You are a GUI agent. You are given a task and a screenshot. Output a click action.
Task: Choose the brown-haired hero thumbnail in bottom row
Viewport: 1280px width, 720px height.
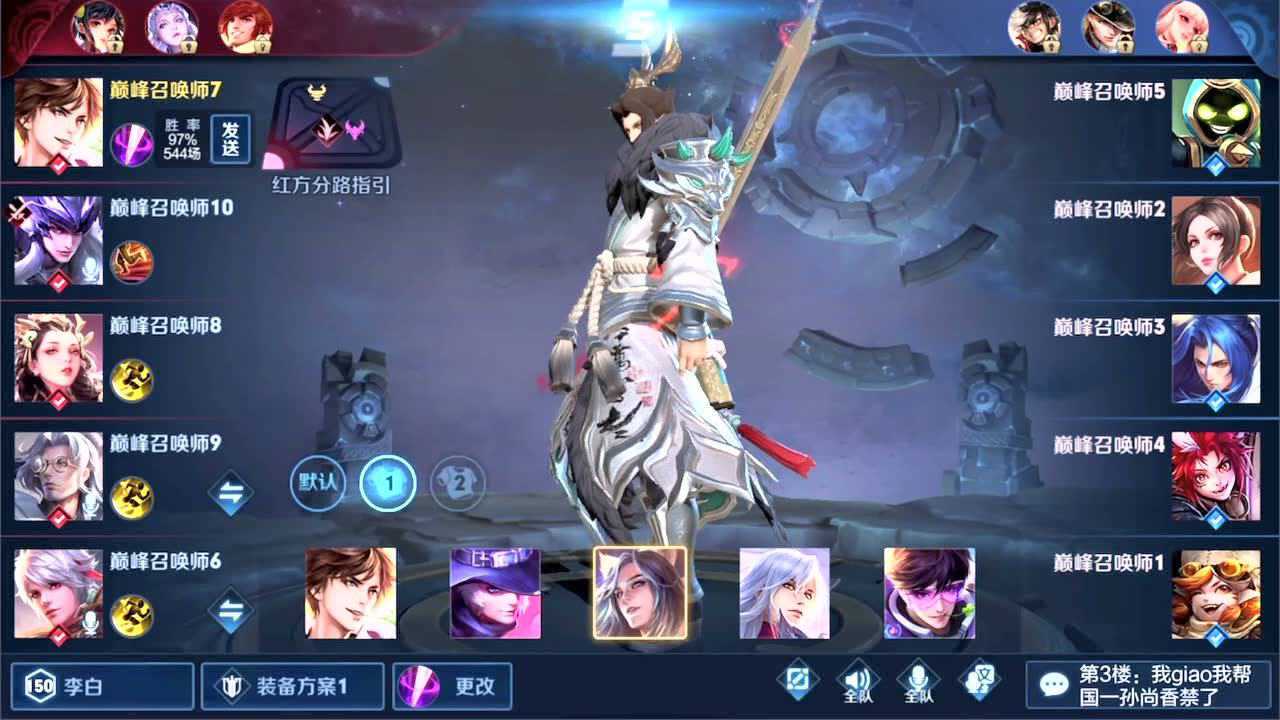[x=350, y=593]
